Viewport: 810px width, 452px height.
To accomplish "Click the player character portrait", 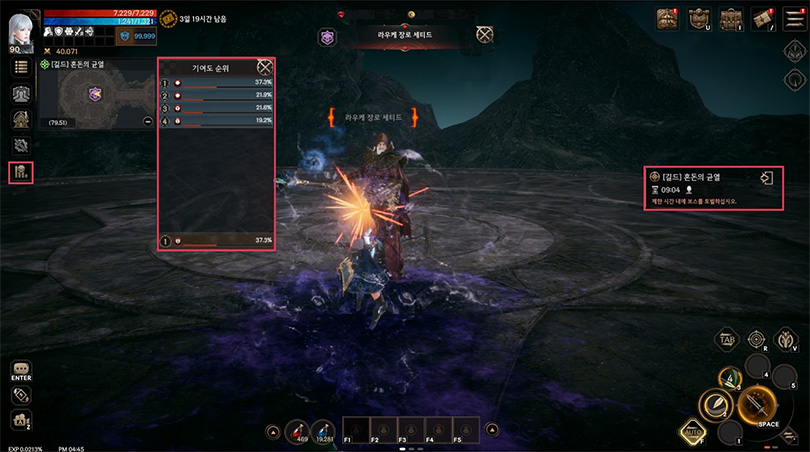I will click(20, 27).
